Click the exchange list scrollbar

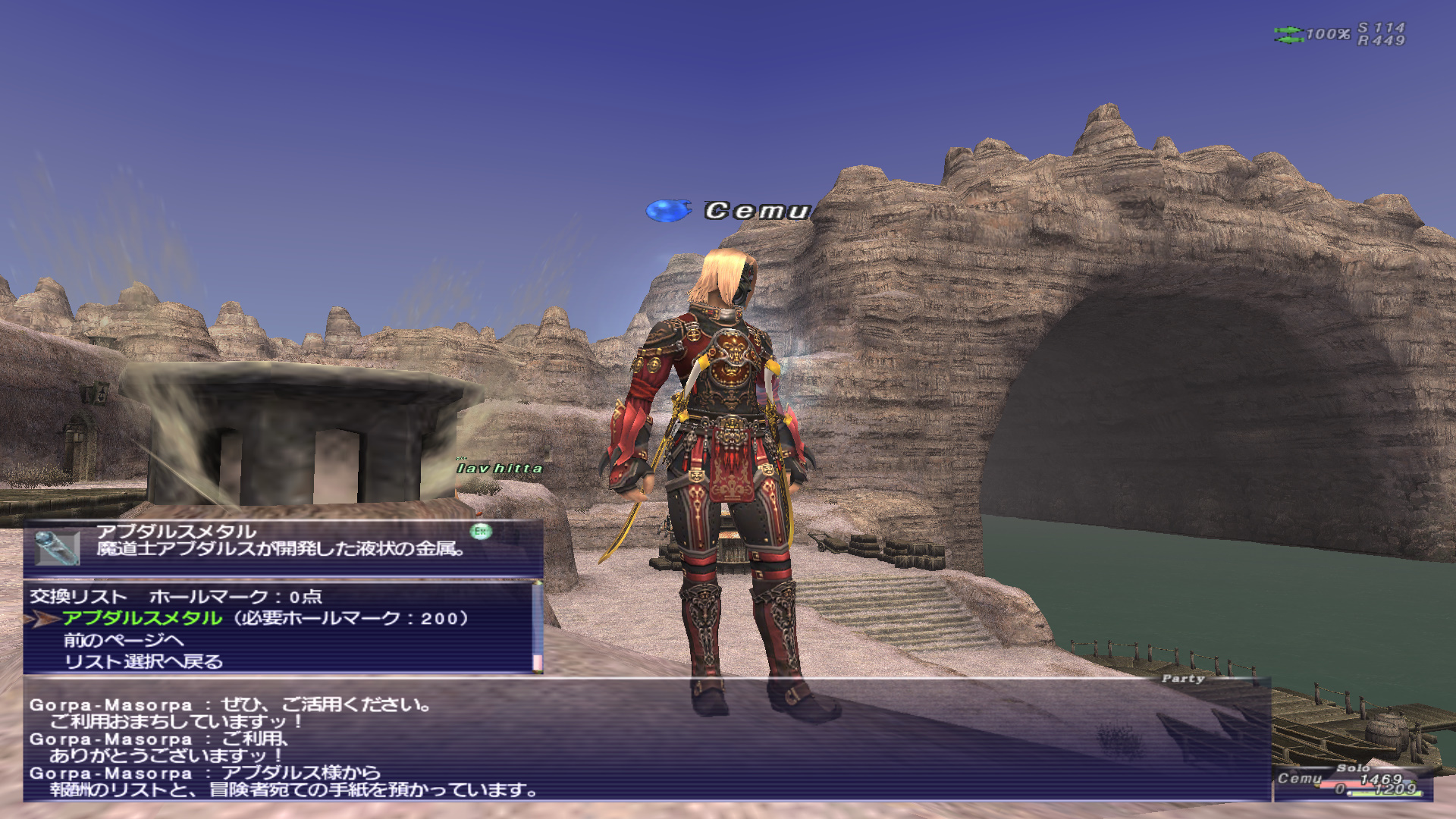pyautogui.click(x=538, y=626)
